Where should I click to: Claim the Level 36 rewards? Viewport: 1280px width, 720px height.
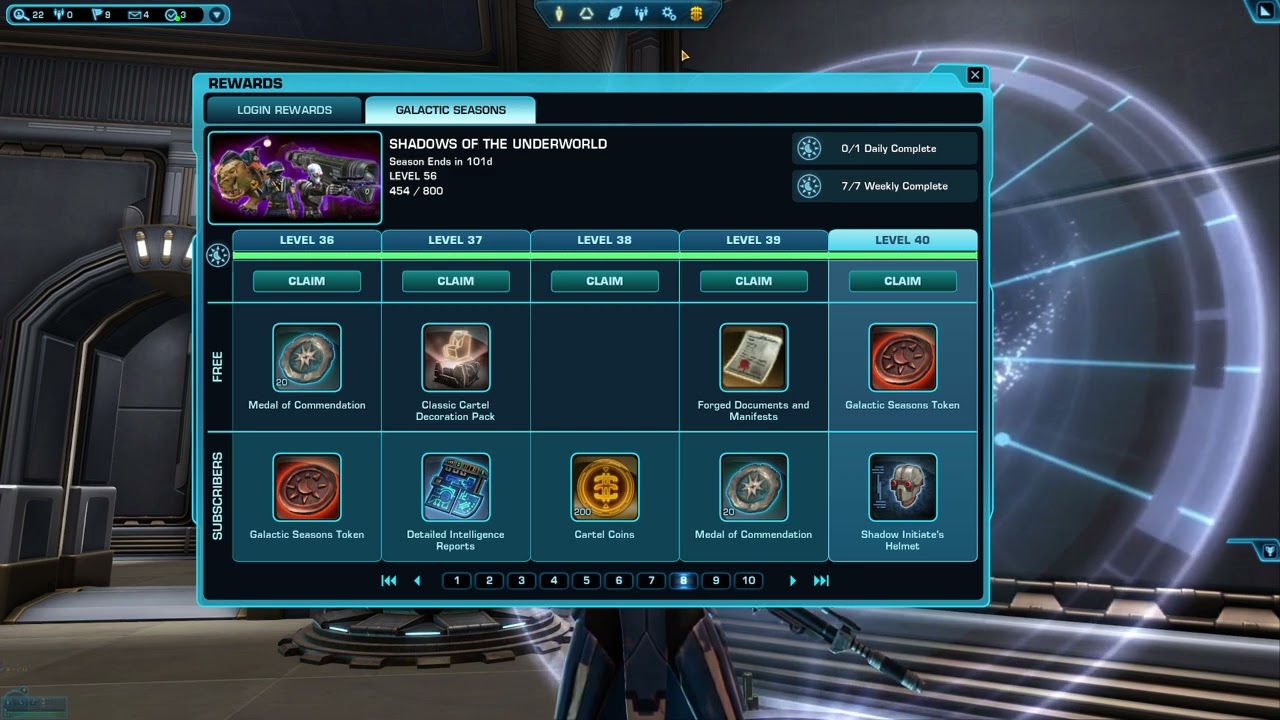[307, 281]
